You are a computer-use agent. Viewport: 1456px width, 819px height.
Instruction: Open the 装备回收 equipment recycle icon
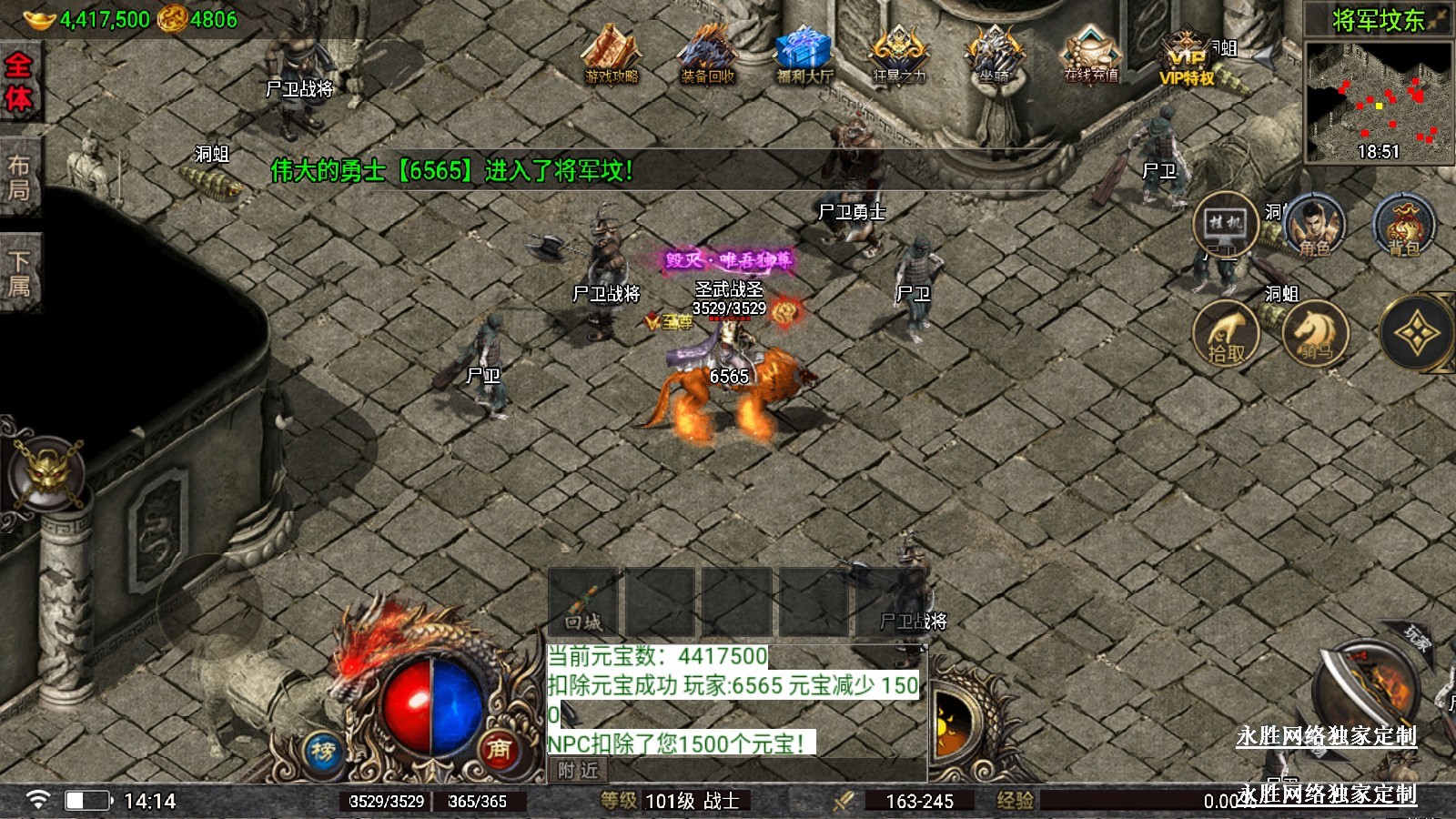click(708, 56)
